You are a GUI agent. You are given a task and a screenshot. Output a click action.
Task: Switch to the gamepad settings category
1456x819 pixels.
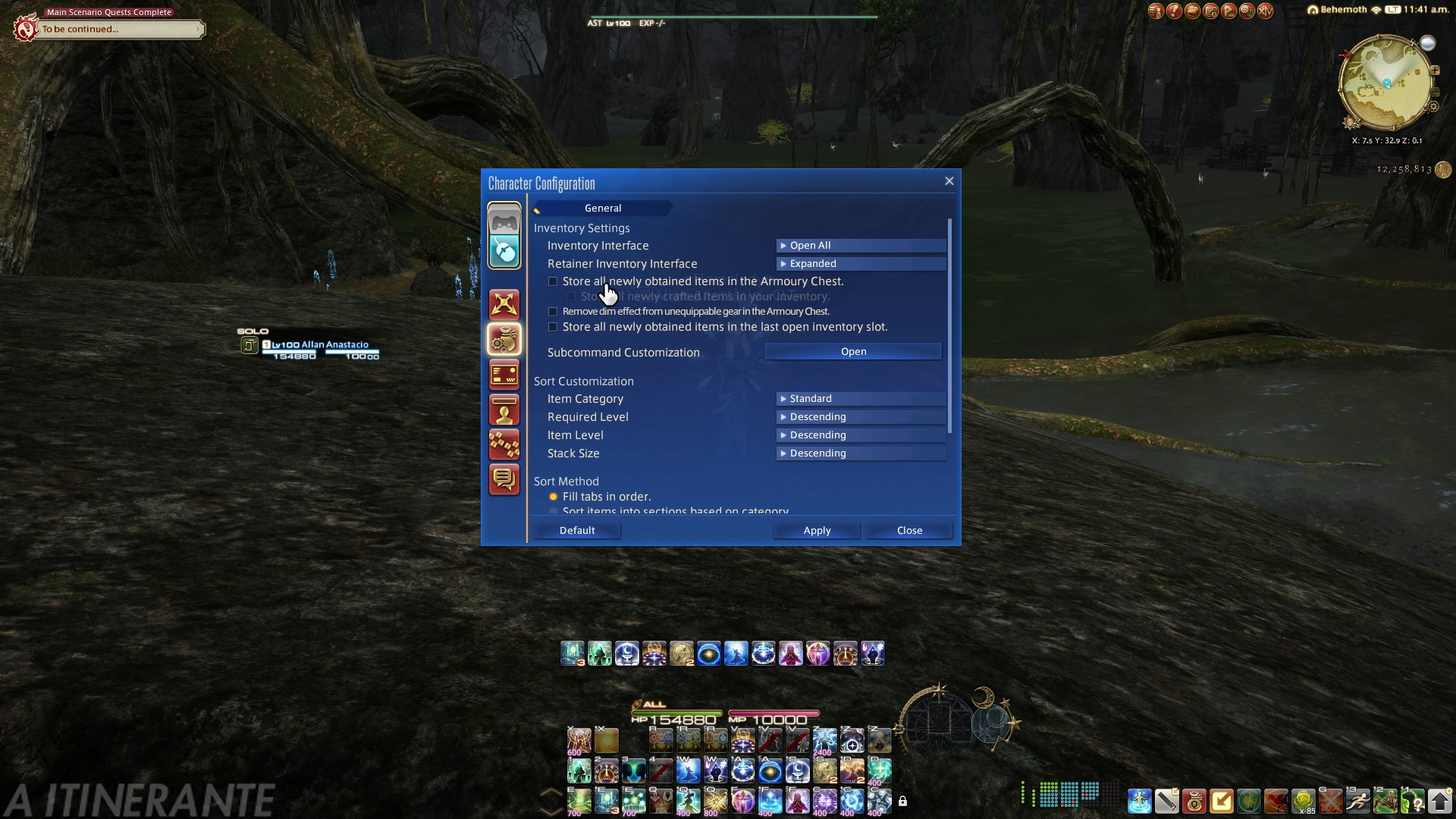coord(504,221)
